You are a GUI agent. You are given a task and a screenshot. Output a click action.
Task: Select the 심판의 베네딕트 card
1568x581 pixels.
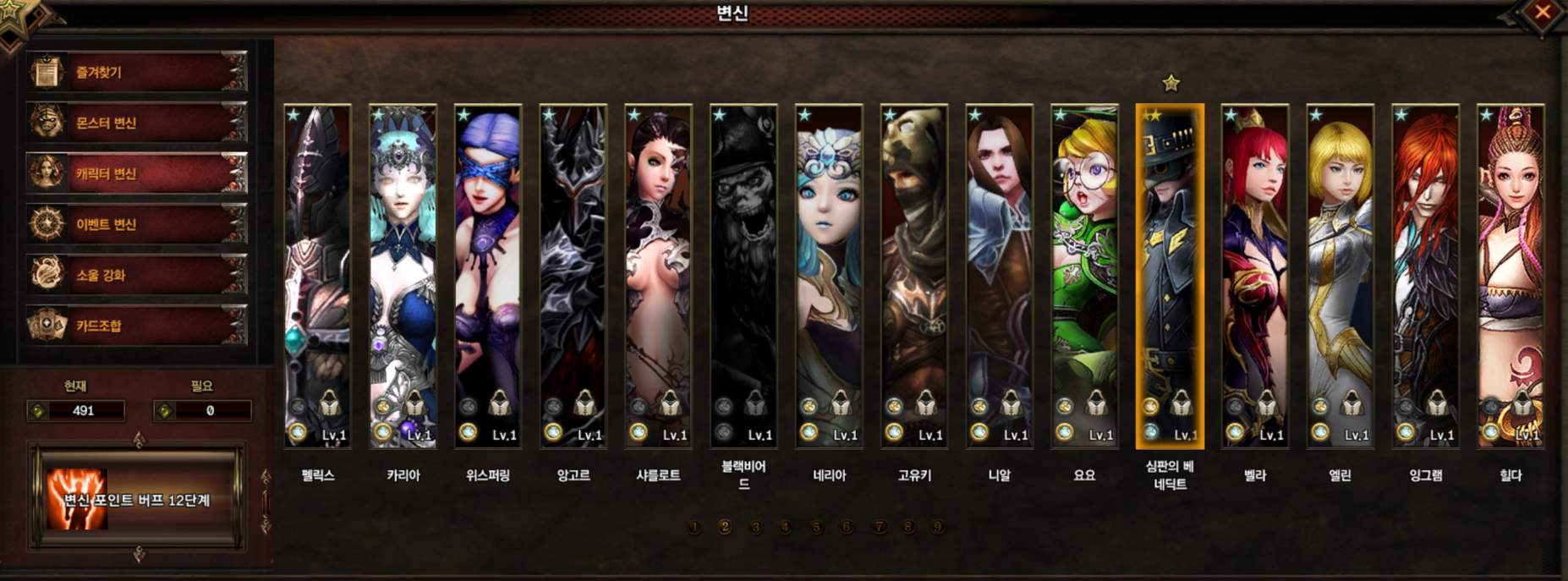click(x=1170, y=276)
